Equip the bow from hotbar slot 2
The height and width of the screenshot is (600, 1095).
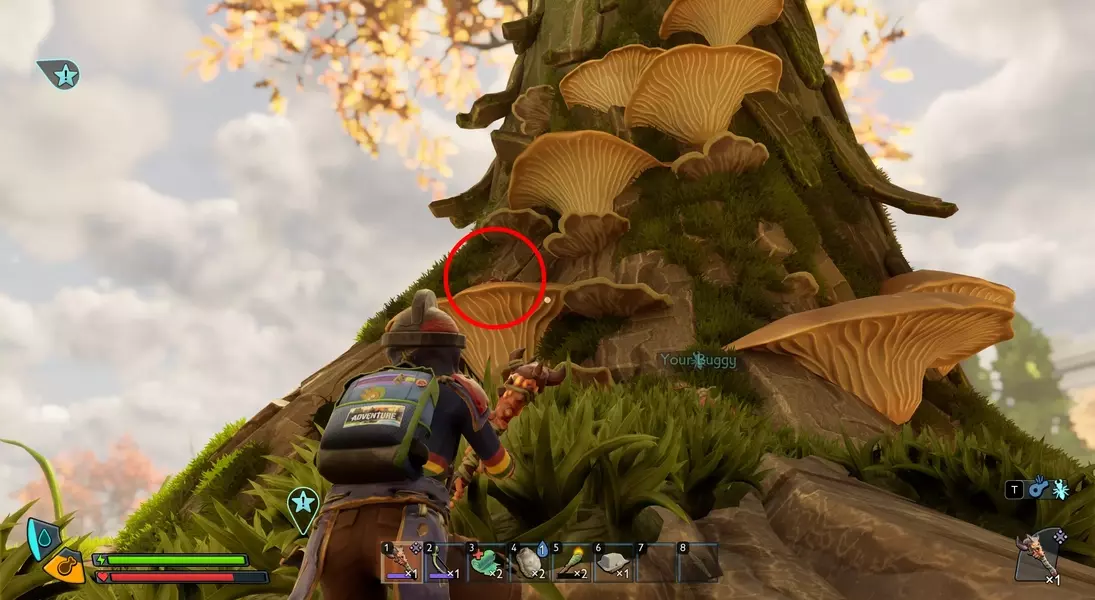443,562
